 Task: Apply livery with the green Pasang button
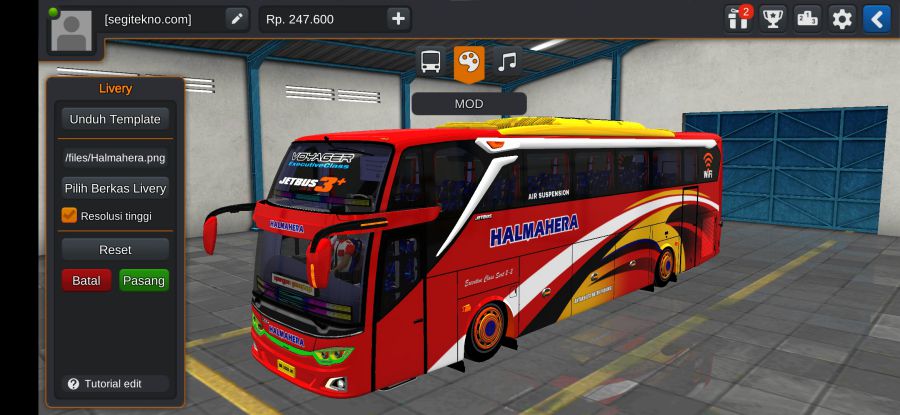point(144,281)
